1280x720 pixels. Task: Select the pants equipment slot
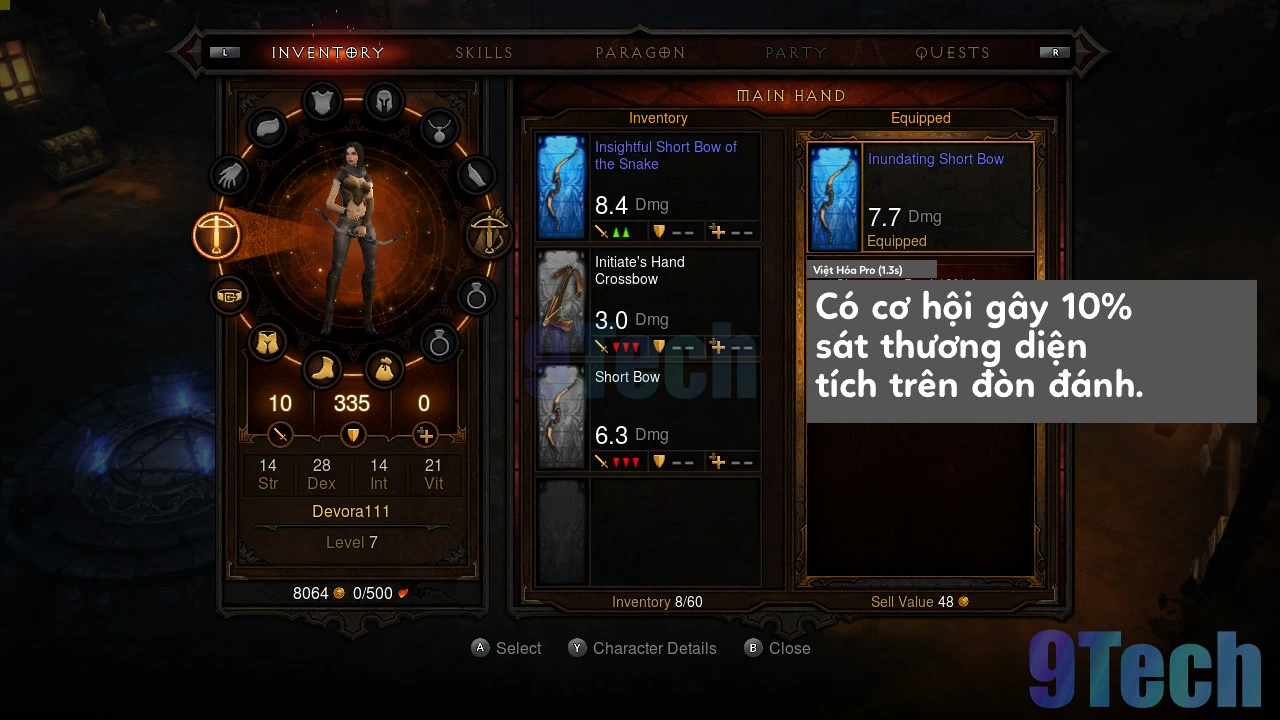267,343
